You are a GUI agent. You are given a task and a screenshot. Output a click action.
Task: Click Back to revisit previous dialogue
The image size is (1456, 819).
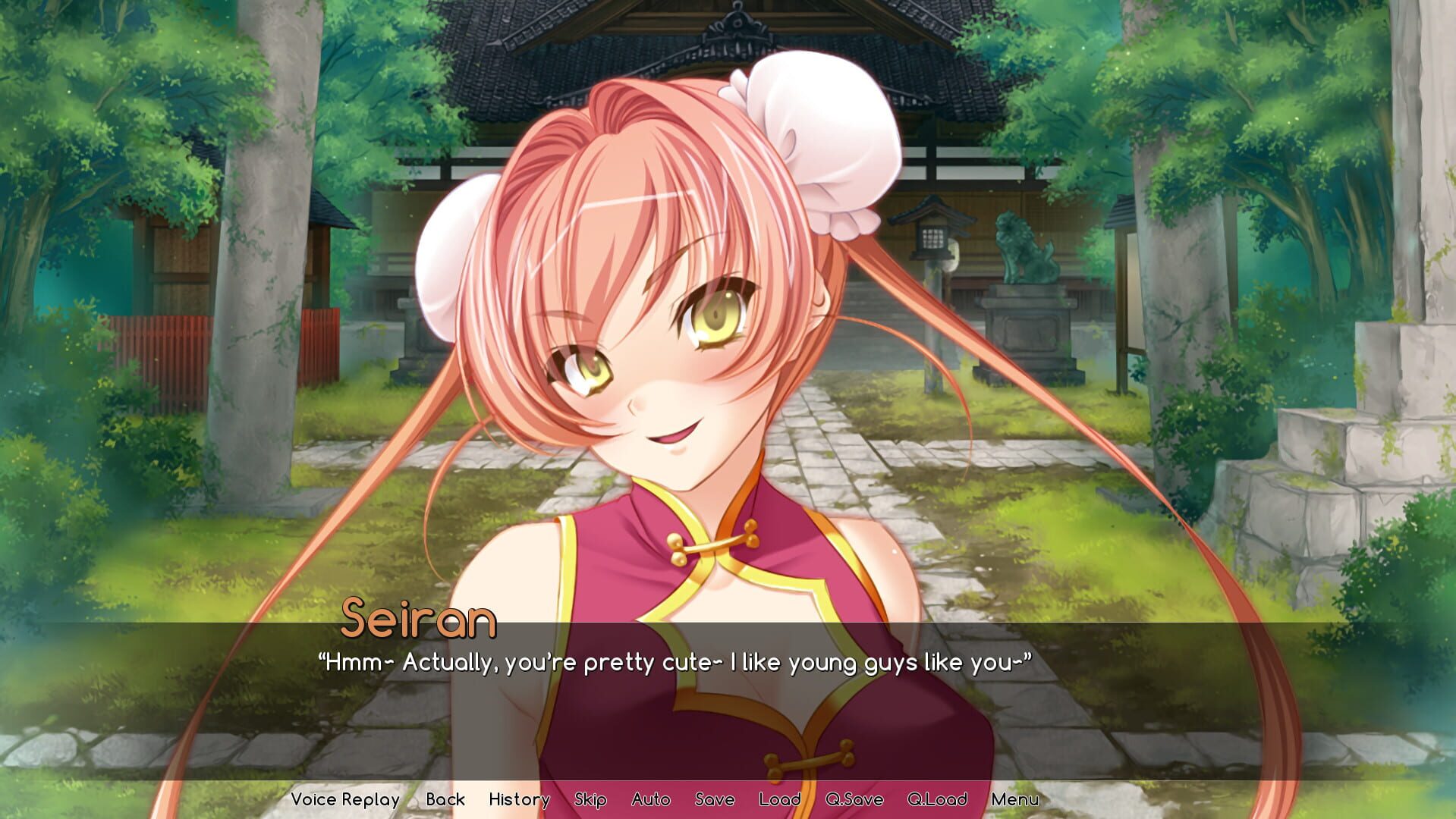pos(446,799)
